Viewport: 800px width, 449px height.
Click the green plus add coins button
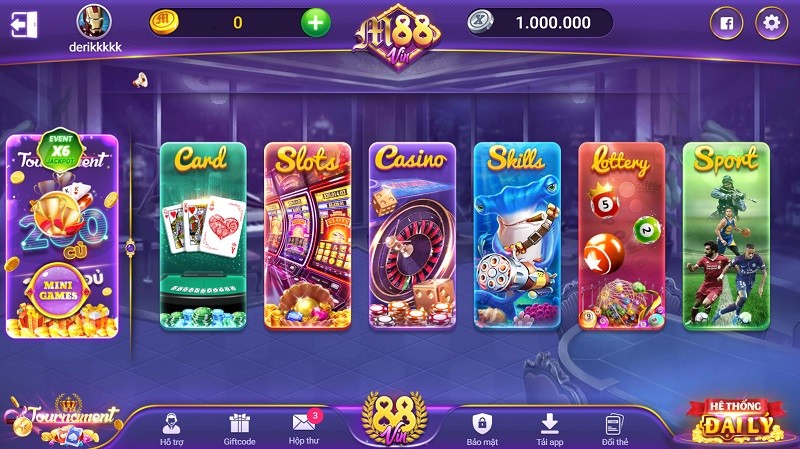click(x=315, y=22)
